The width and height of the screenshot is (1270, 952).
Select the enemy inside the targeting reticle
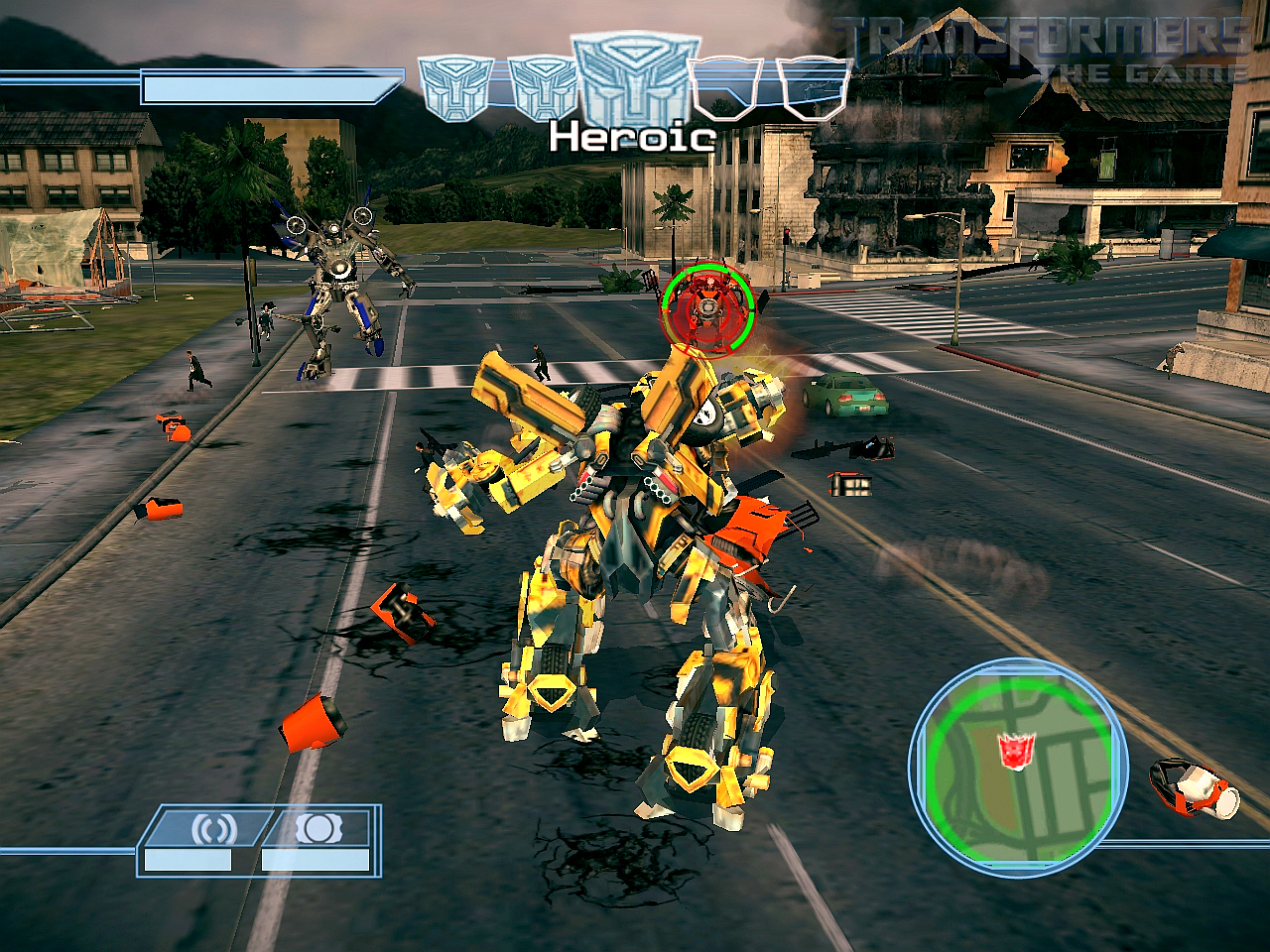click(707, 308)
